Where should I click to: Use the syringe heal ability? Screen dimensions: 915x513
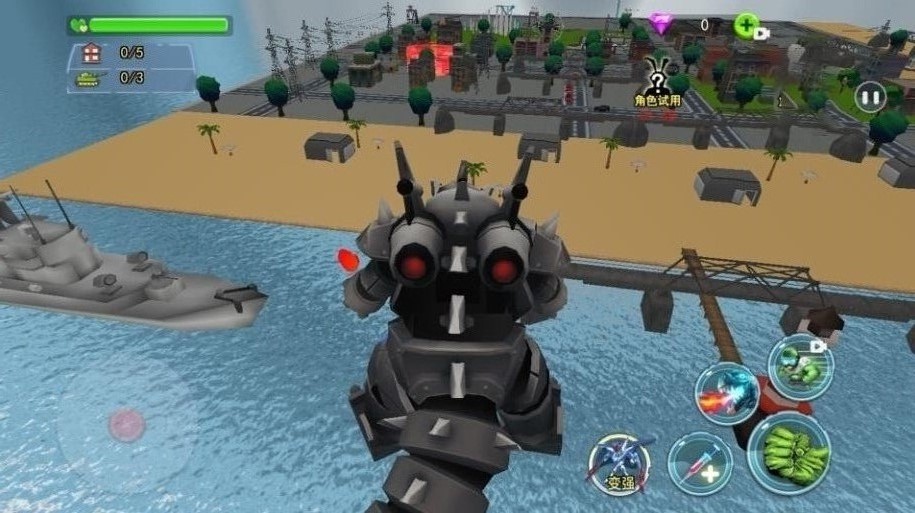(699, 464)
